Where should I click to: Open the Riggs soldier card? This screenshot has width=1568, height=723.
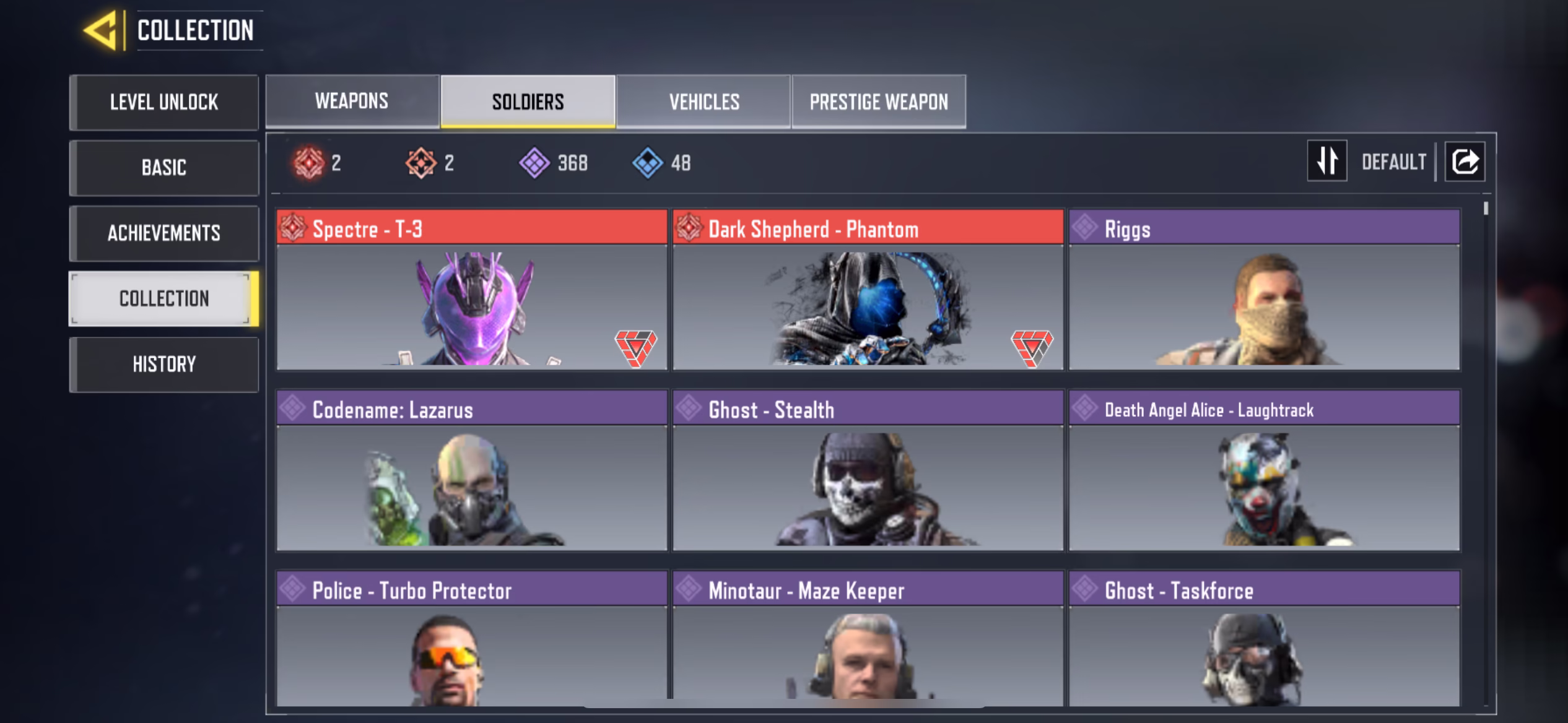click(1264, 290)
